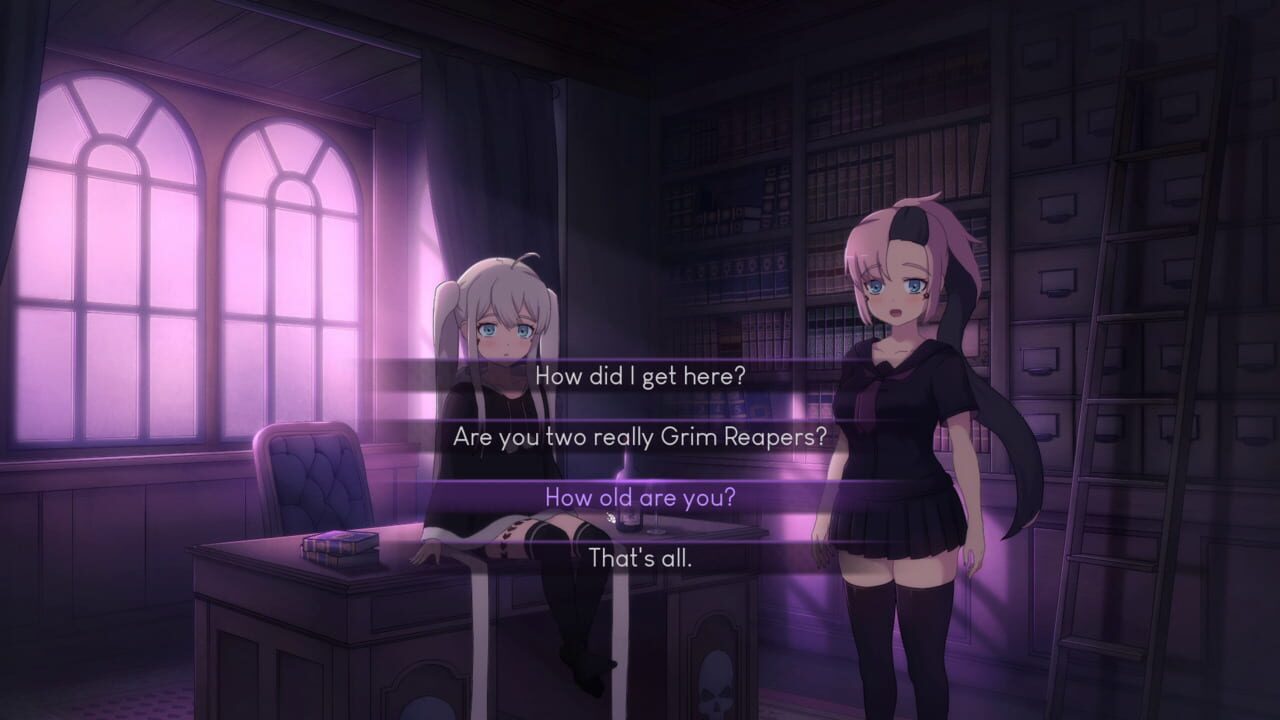Screen dimensions: 1280x720
Task: Click the stack of books on the desk
Action: (x=340, y=543)
